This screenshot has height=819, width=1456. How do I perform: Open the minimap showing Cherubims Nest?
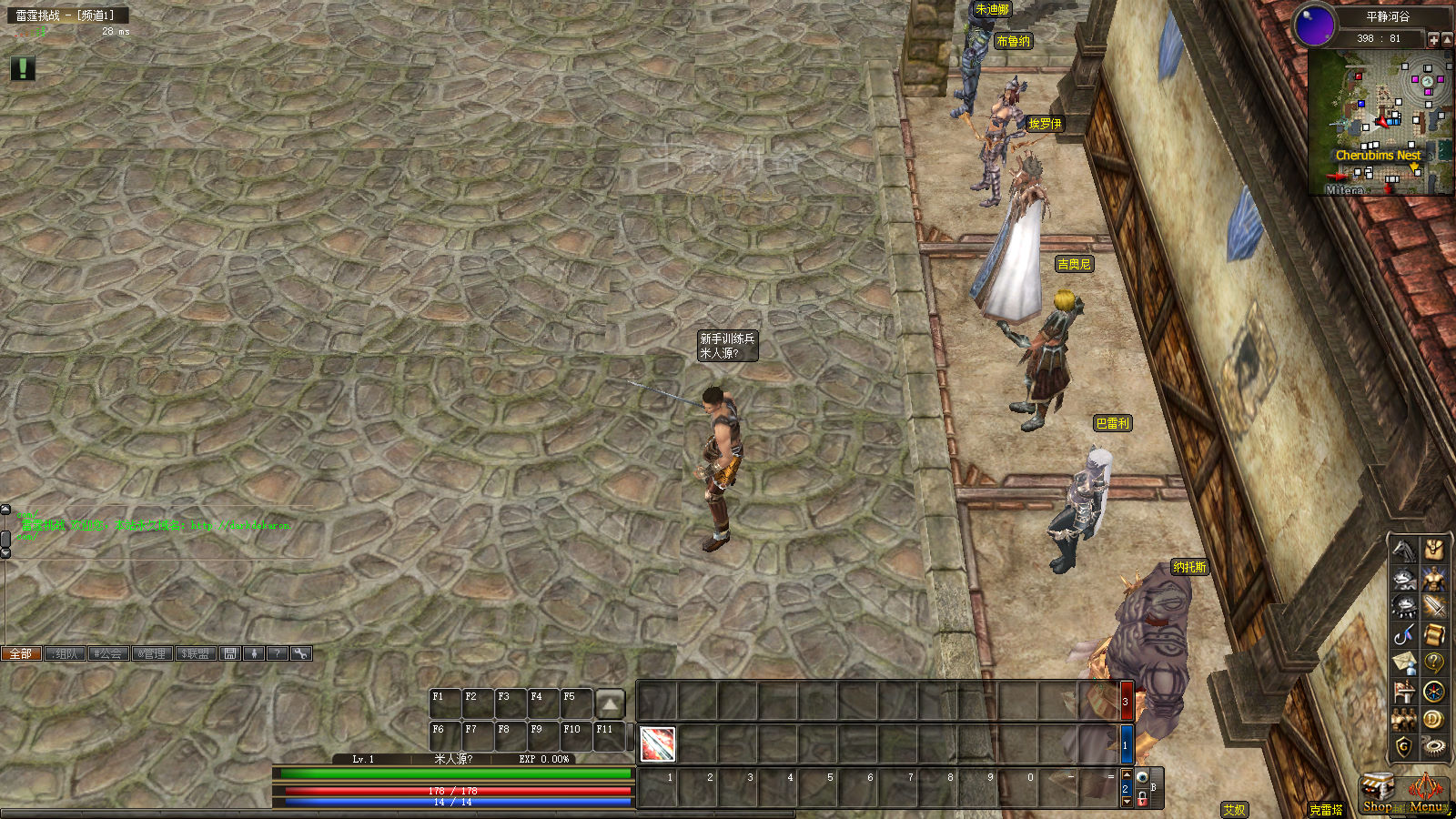pos(1380,123)
